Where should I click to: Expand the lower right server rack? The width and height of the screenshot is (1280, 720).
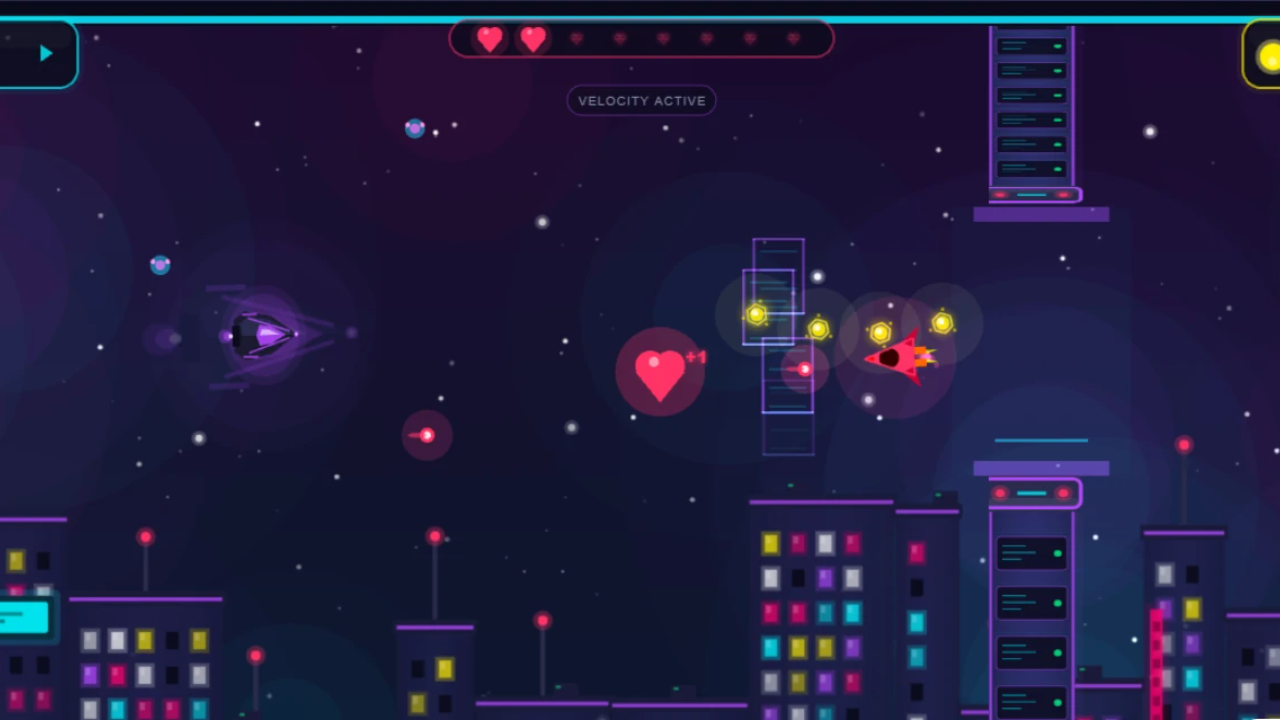click(1031, 610)
